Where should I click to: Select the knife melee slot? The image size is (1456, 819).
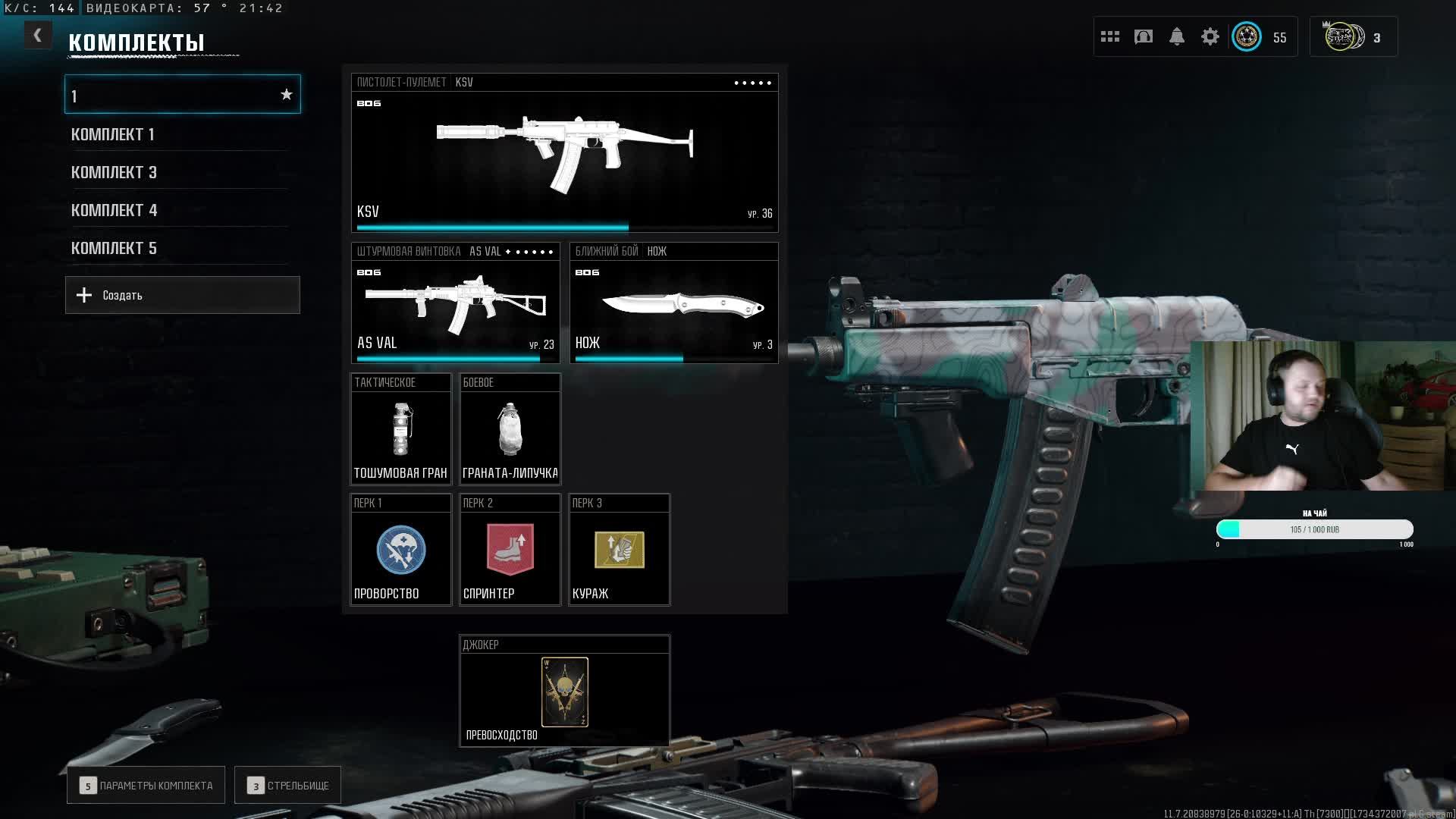click(673, 303)
